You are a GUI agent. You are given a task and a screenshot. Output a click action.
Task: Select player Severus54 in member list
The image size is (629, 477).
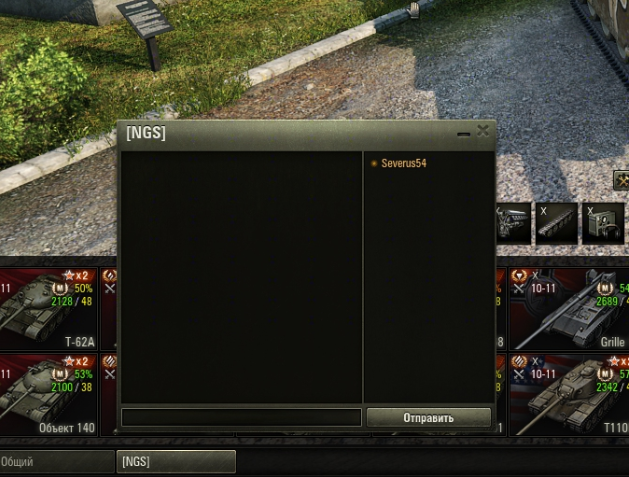(404, 163)
